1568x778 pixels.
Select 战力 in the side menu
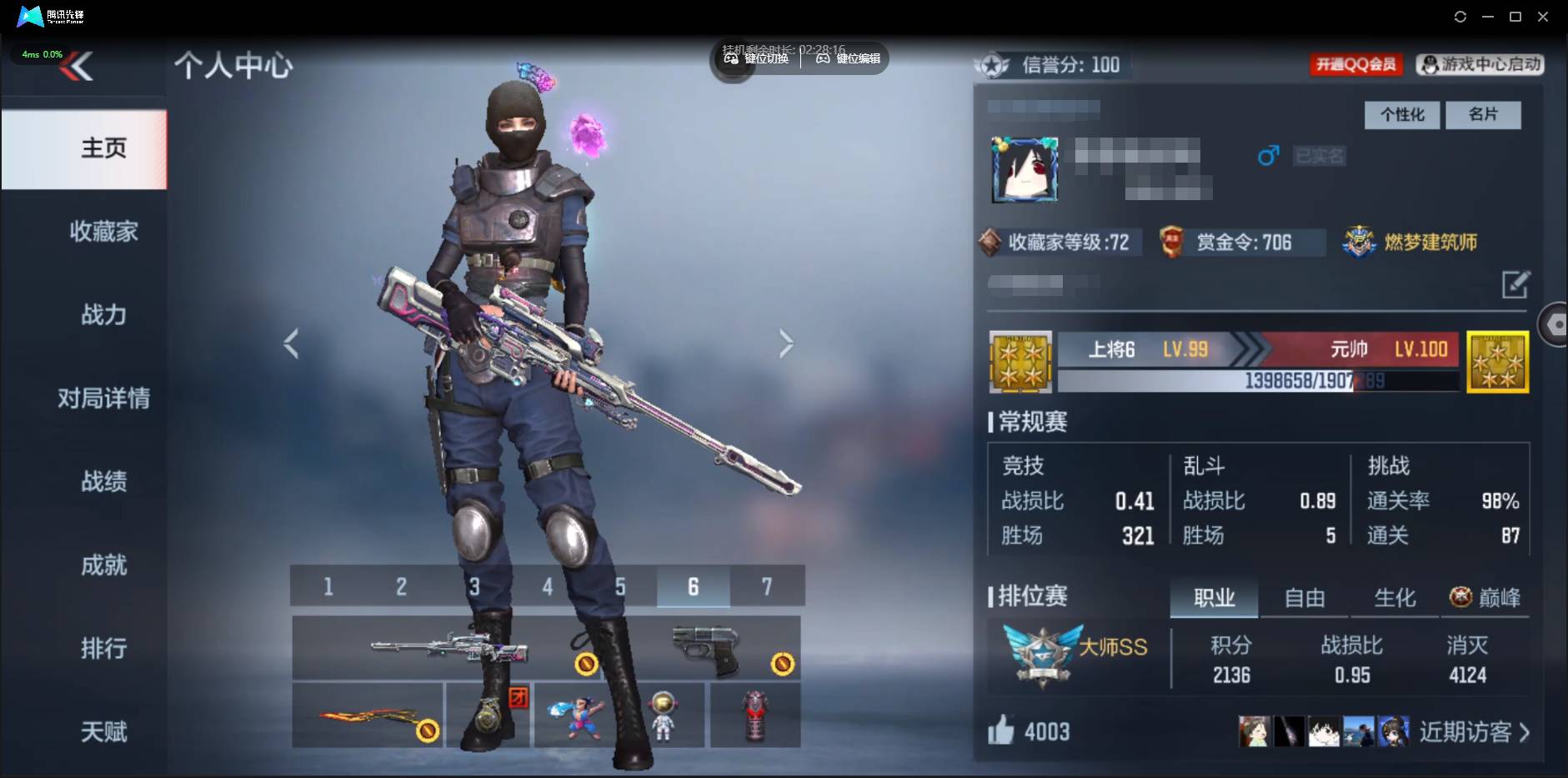(x=103, y=314)
